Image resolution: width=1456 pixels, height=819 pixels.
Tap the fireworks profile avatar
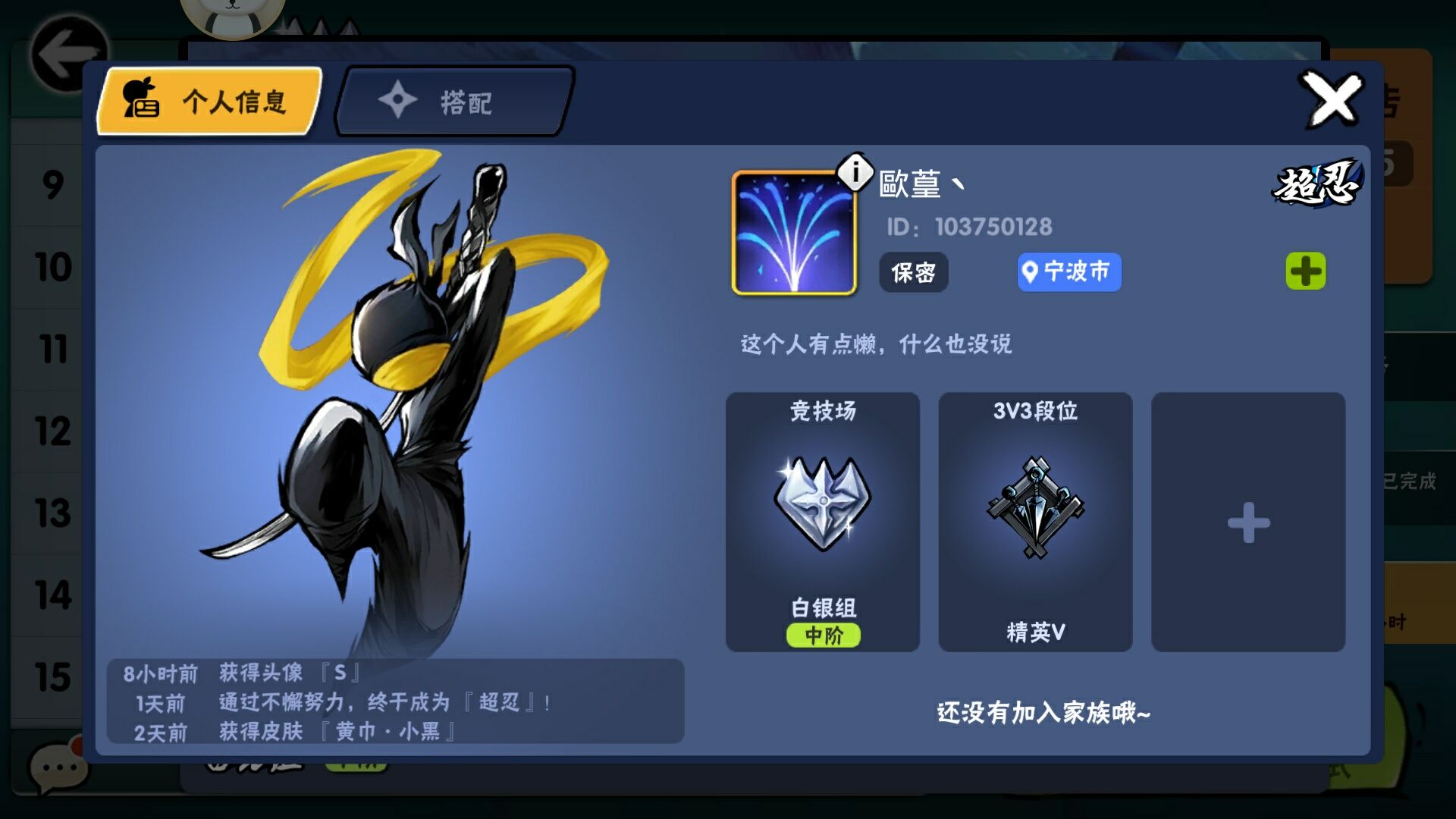coord(792,235)
